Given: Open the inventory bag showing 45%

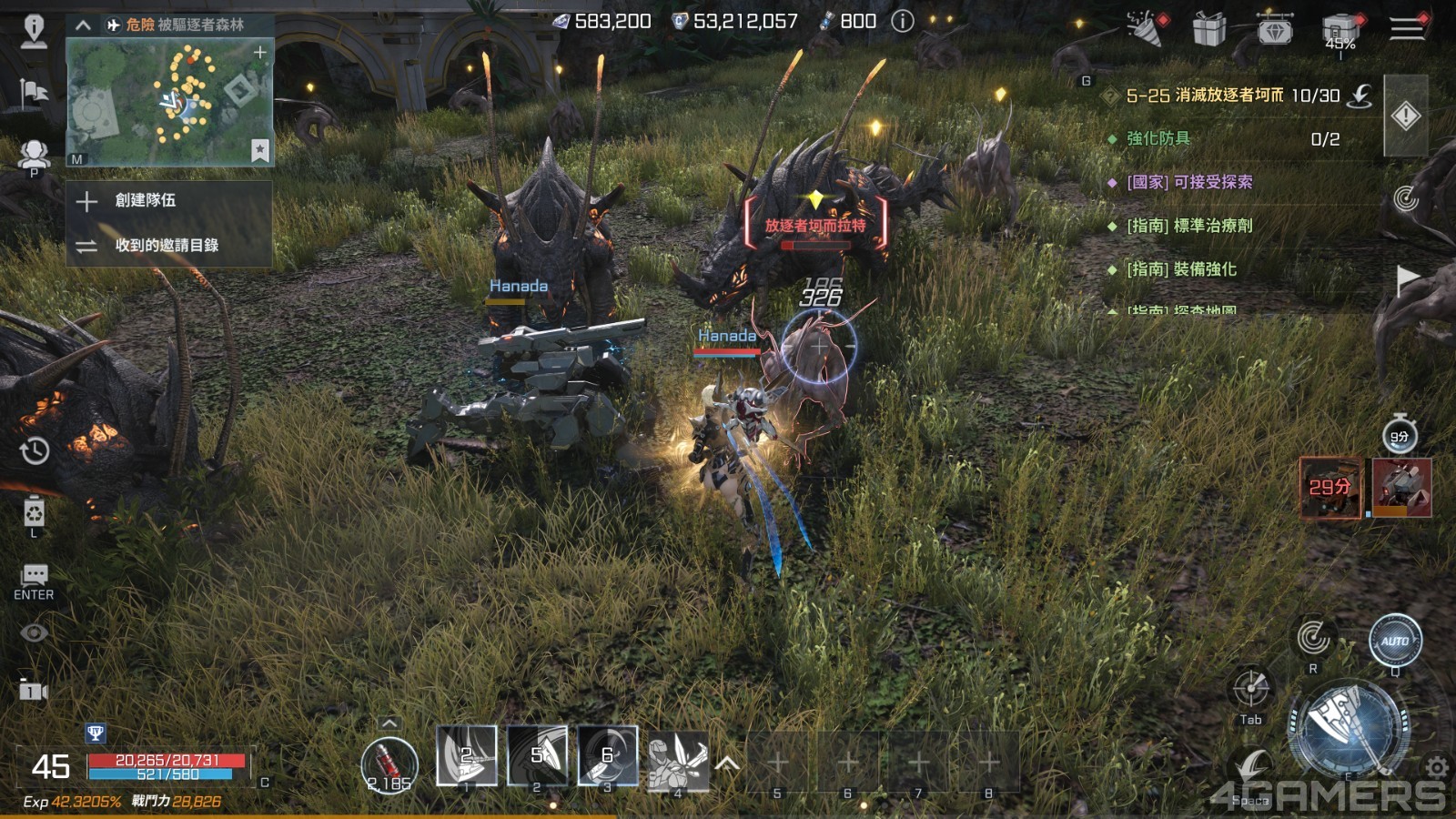Looking at the screenshot, I should point(1340,32).
